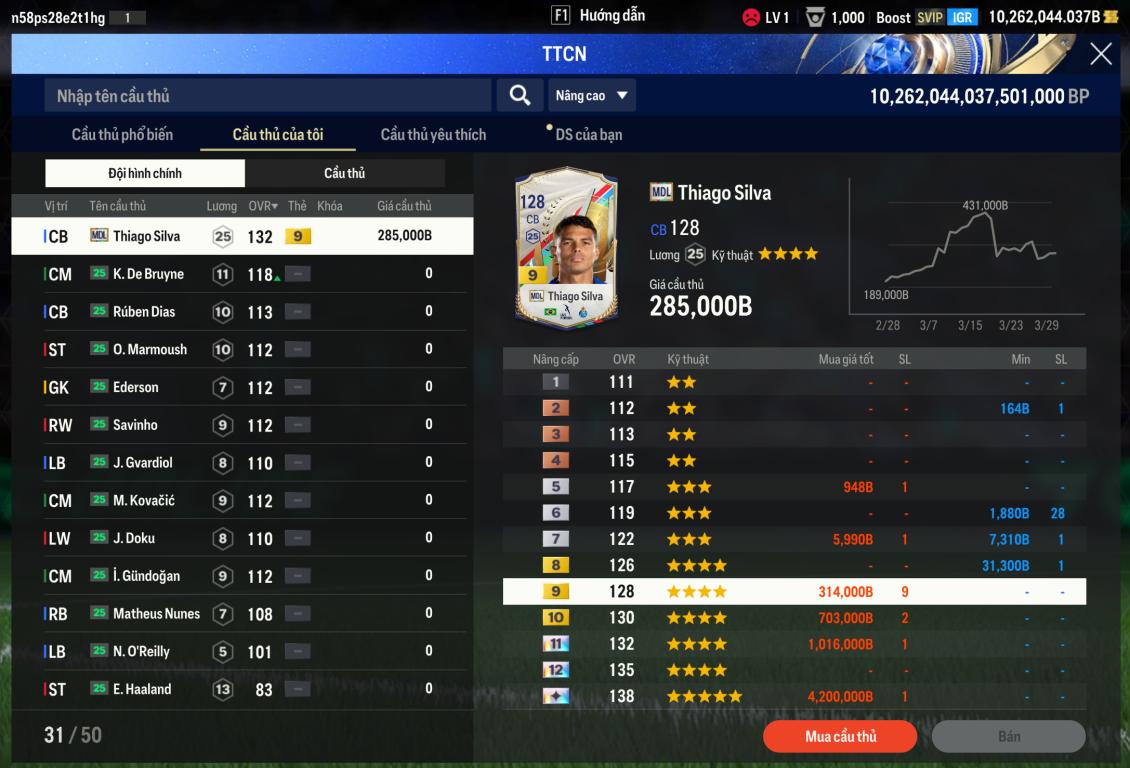The width and height of the screenshot is (1130, 768).
Task: Click the Thiago Silva player card
Action: click(x=566, y=246)
